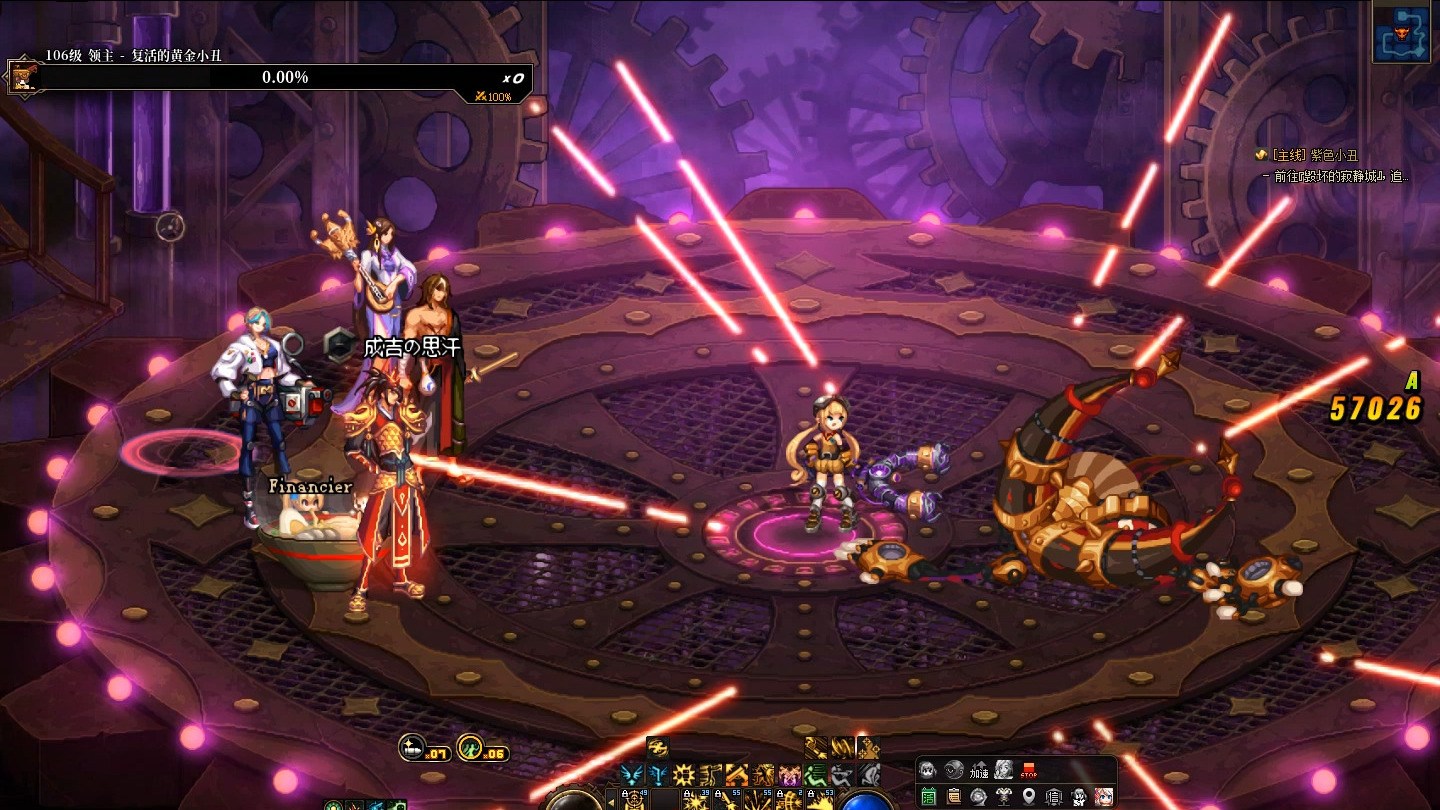Activate the blue winged buff skill
Viewport: 1440px width, 810px height.
(x=630, y=774)
